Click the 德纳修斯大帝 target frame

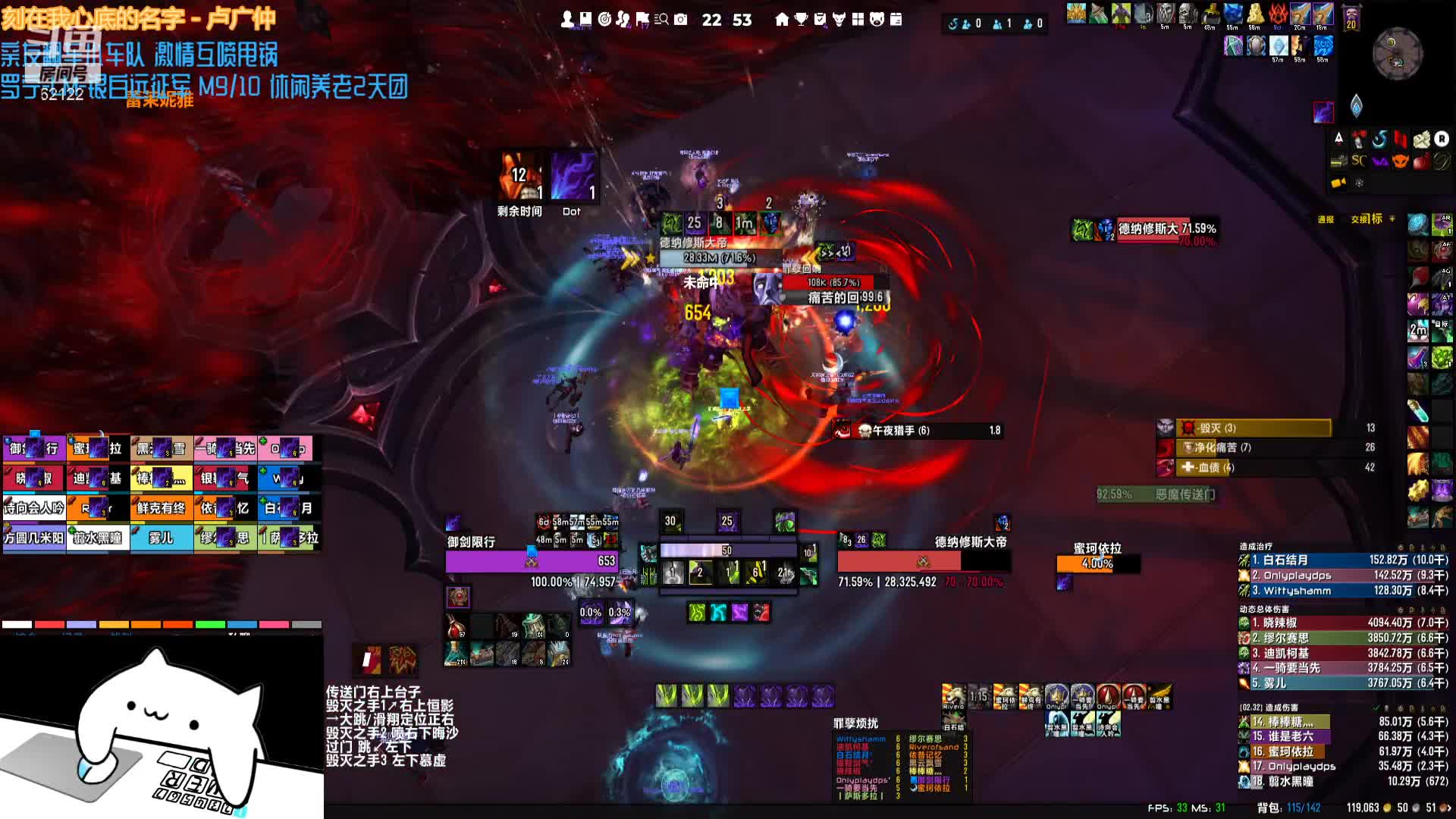[923, 561]
